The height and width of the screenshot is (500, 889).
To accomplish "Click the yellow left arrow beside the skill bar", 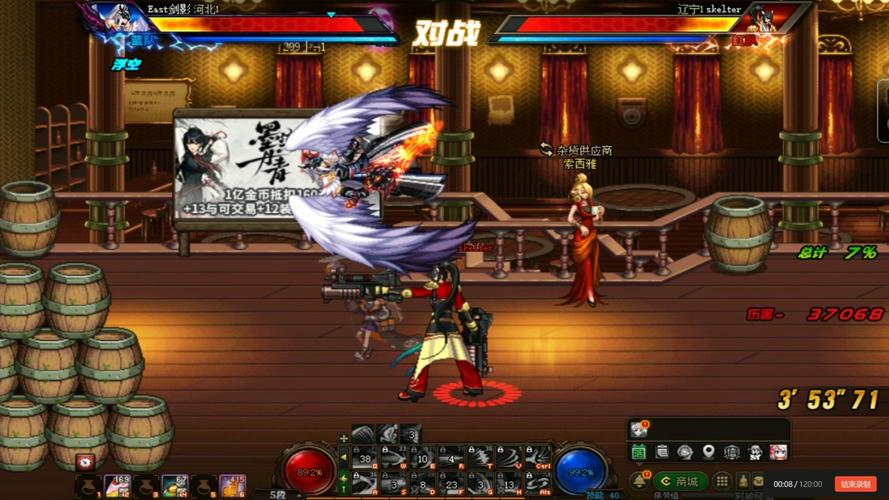I will pyautogui.click(x=344, y=457).
